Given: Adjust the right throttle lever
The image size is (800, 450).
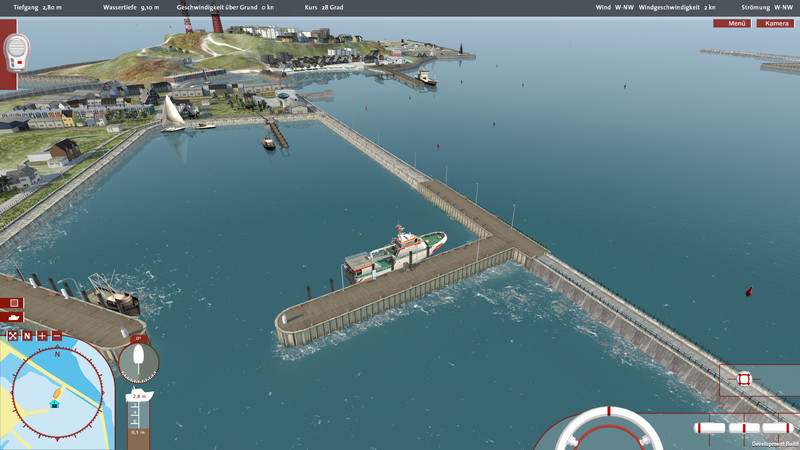Looking at the screenshot, I should [776, 428].
